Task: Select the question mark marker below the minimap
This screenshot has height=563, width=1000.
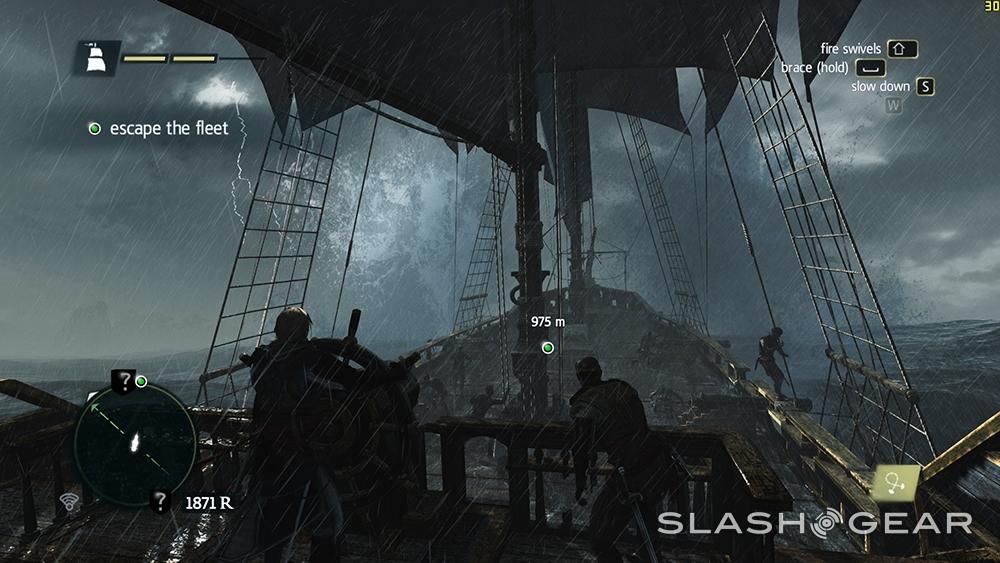Action: pos(160,501)
